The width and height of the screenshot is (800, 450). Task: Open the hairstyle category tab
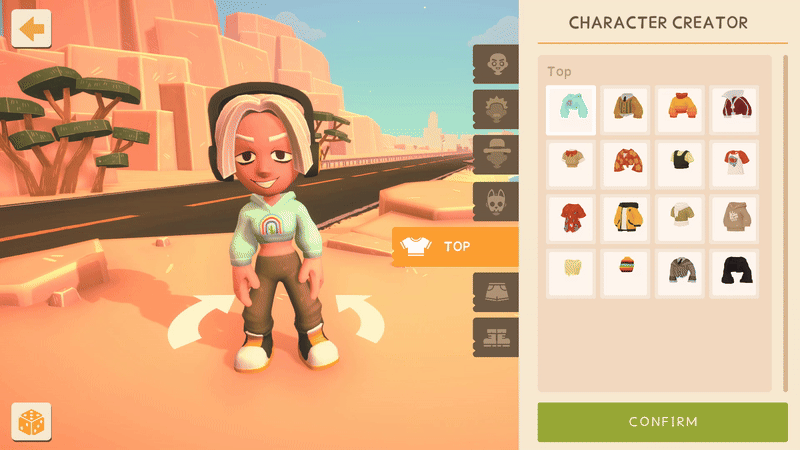pos(496,110)
